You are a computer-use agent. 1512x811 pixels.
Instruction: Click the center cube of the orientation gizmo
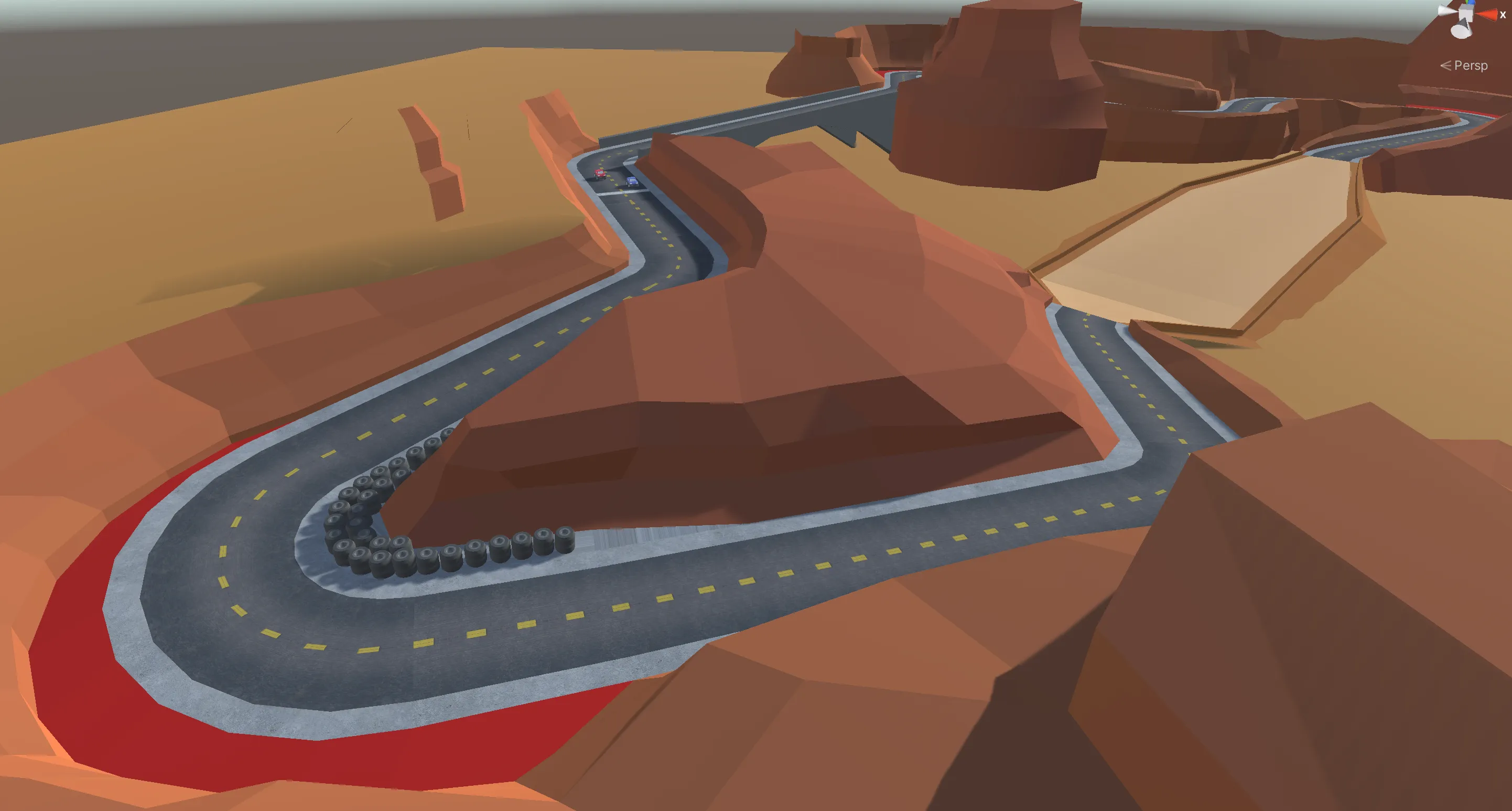(x=1466, y=12)
